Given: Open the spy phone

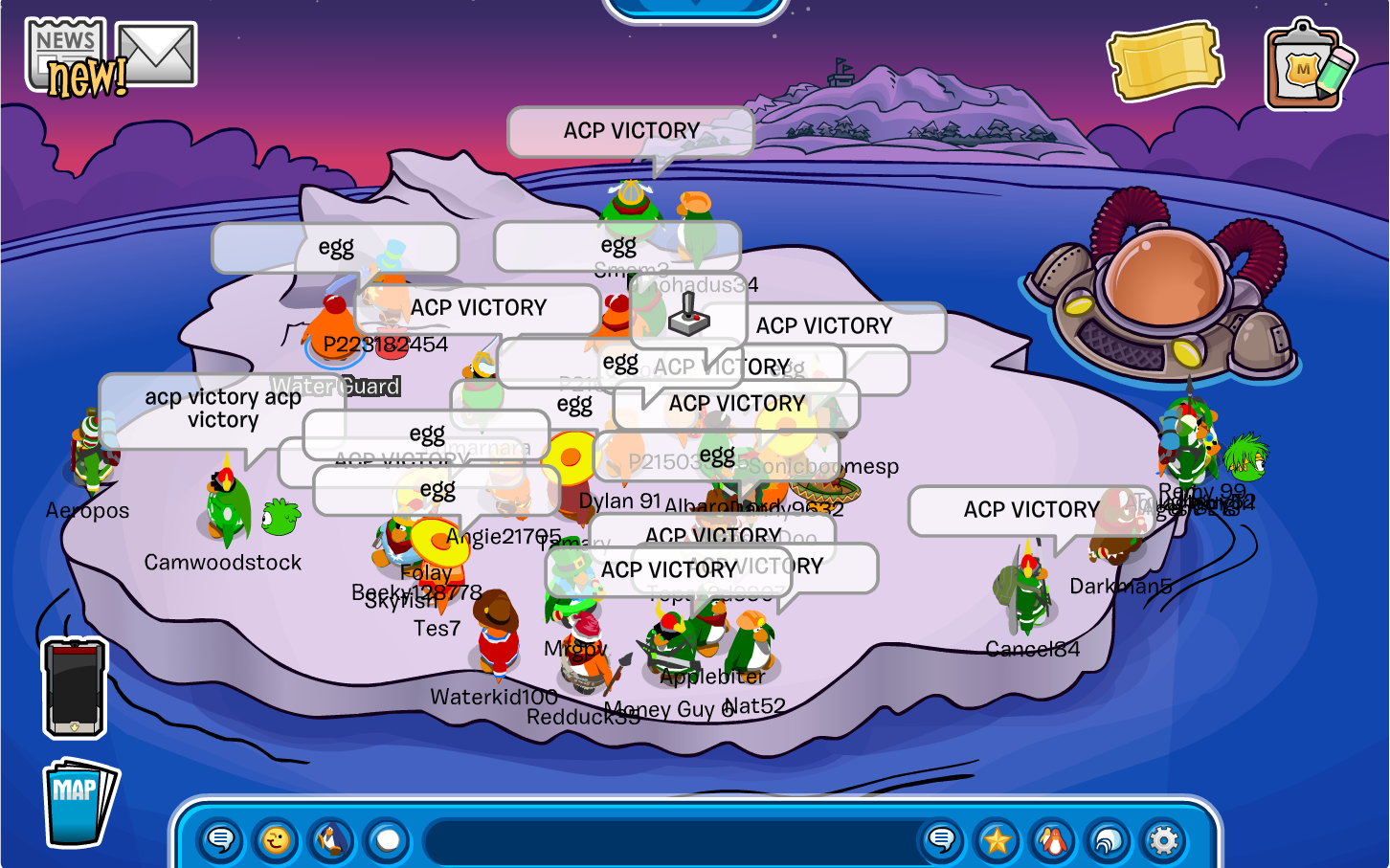Looking at the screenshot, I should click(x=74, y=688).
